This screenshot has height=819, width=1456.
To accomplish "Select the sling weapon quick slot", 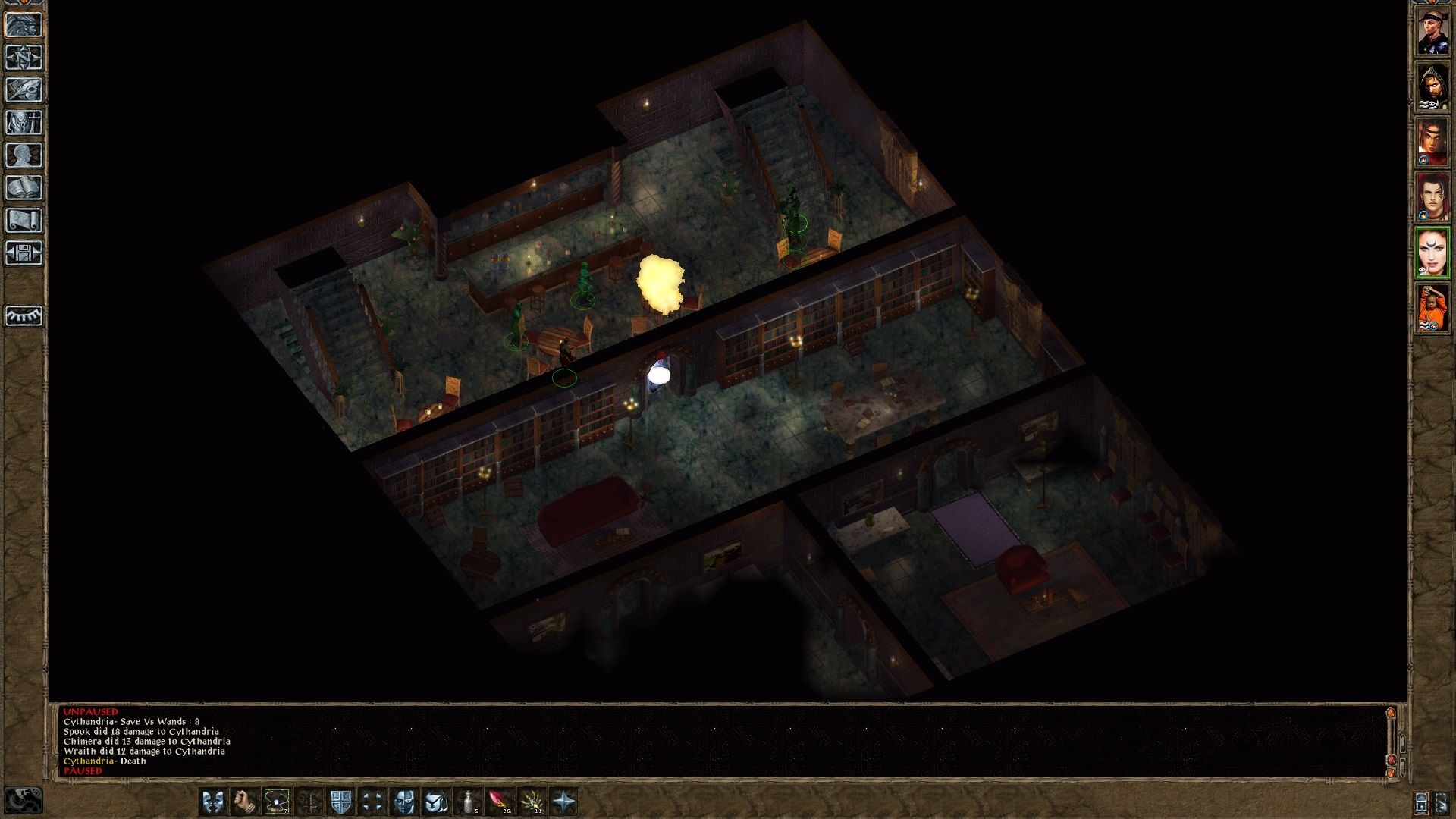I will pos(276,801).
